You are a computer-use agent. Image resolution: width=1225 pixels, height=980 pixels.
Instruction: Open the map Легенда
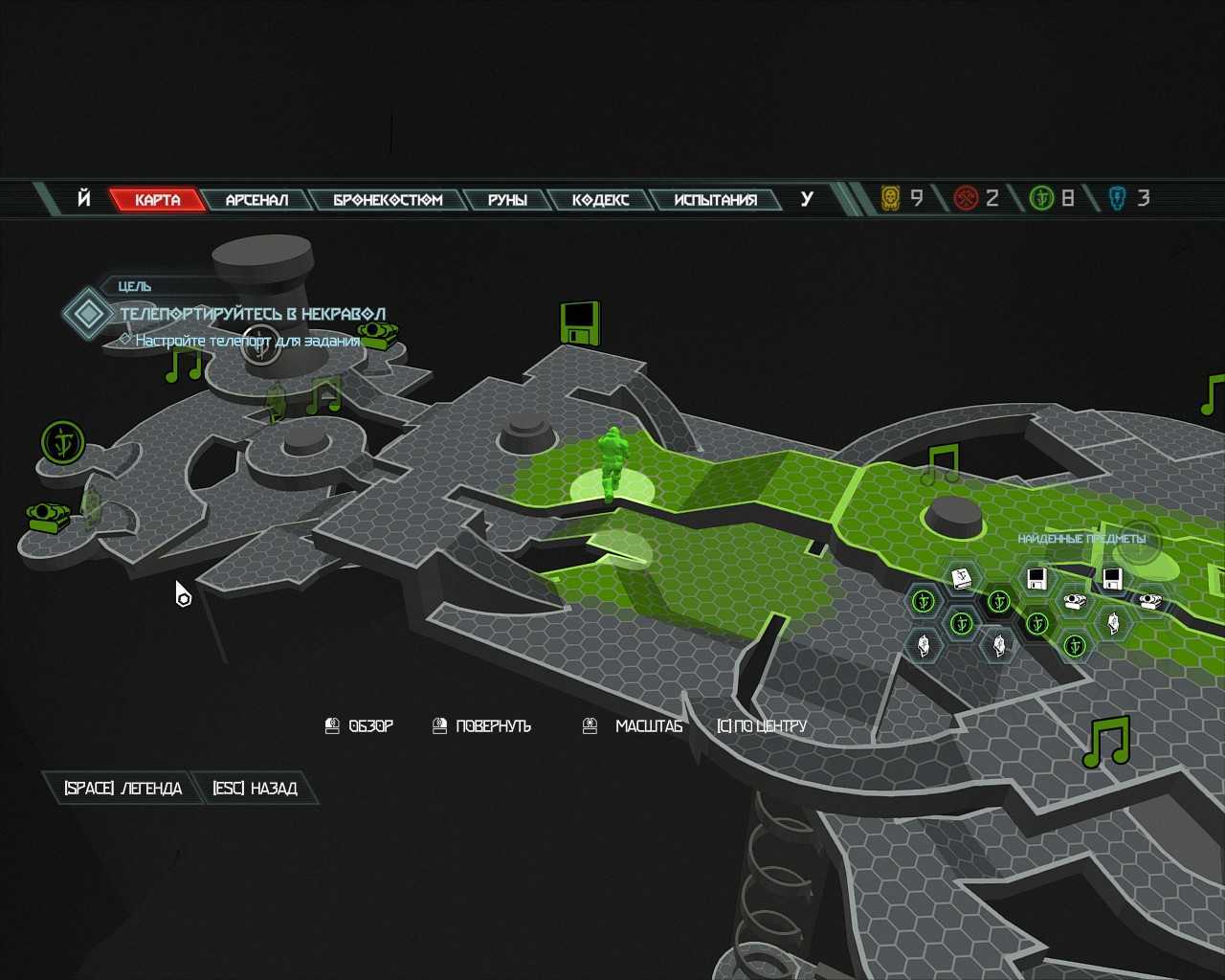point(122,788)
